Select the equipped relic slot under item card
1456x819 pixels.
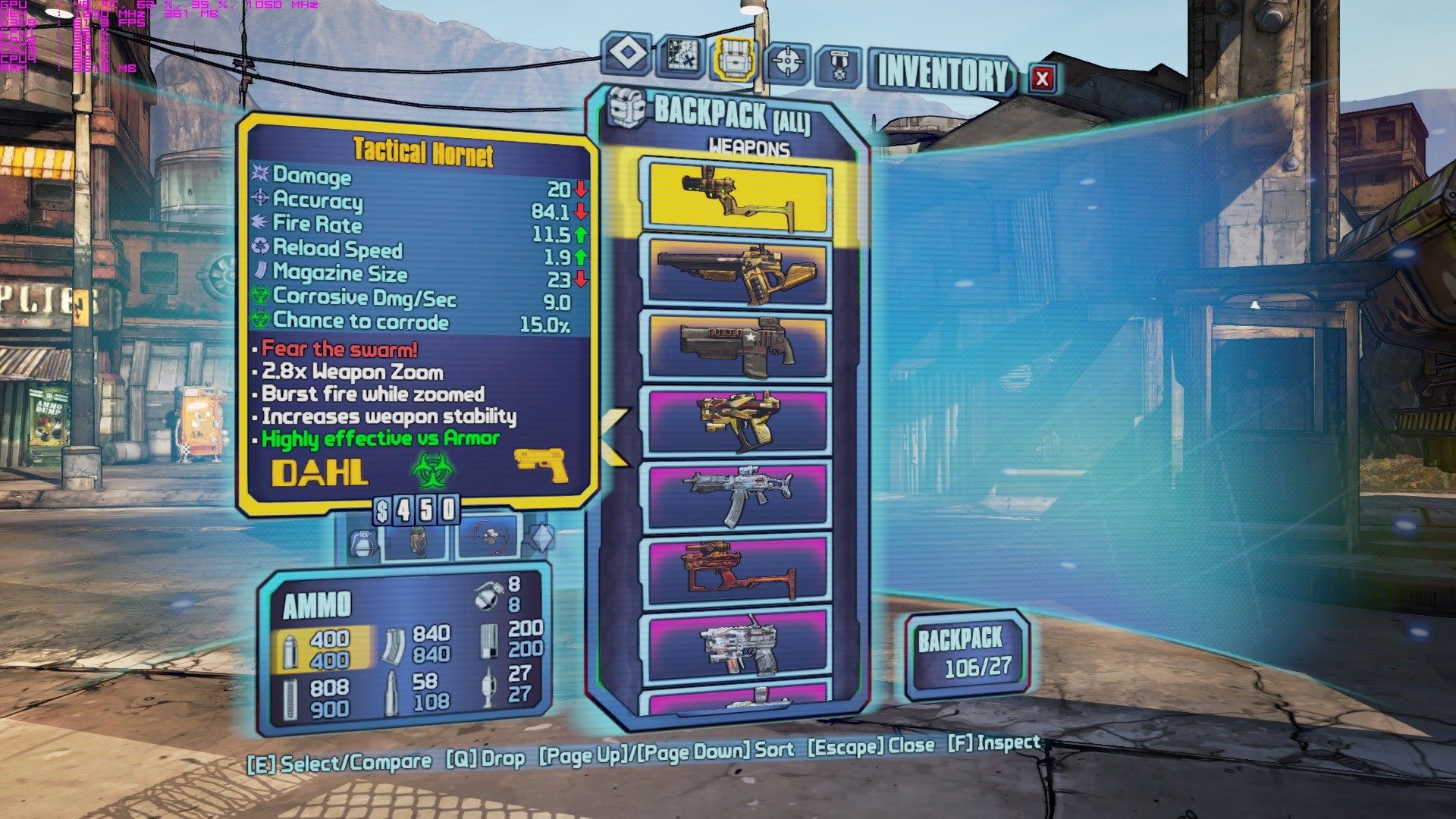[x=488, y=538]
